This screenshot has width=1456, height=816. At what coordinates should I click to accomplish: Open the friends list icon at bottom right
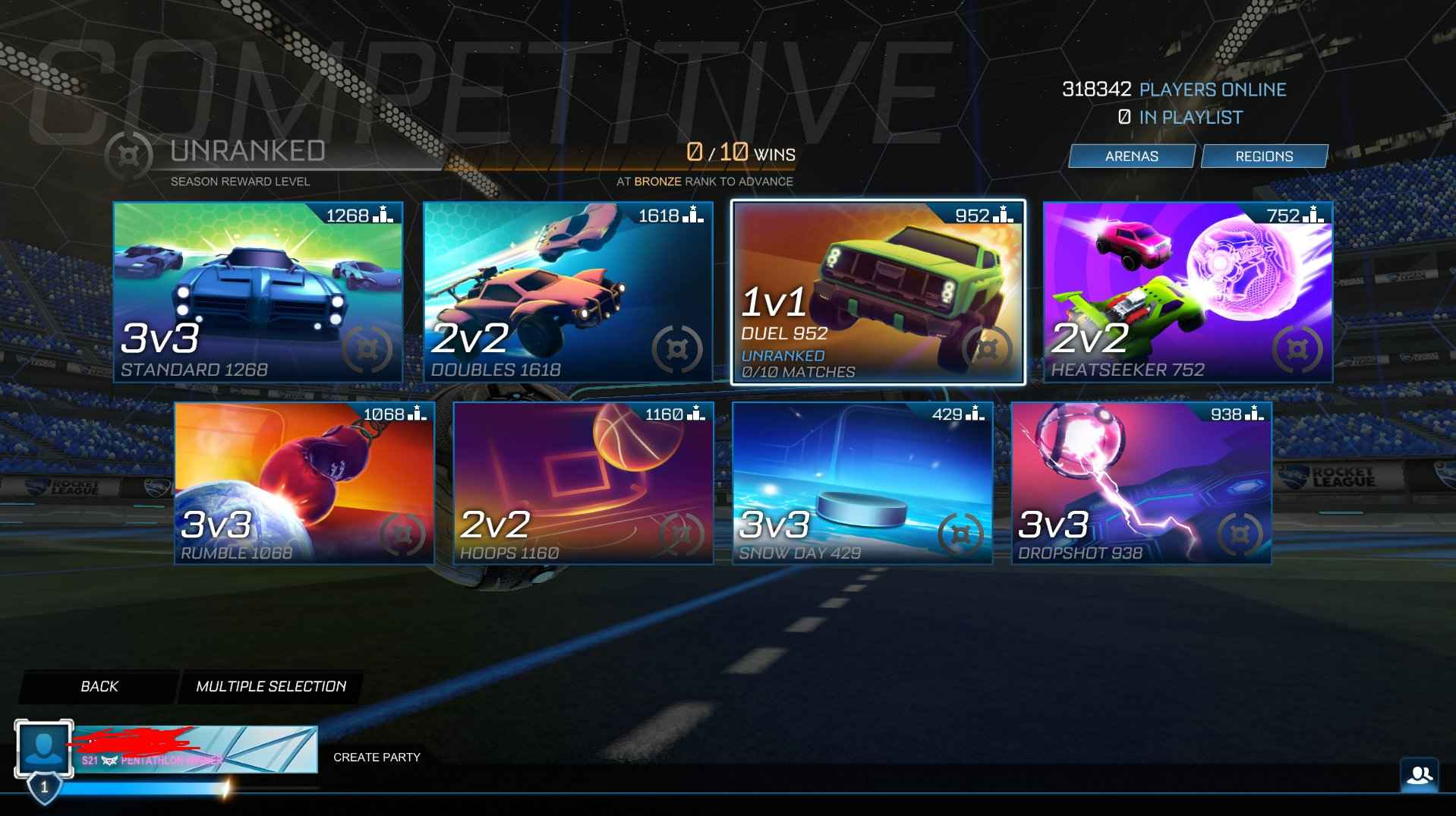tap(1419, 775)
